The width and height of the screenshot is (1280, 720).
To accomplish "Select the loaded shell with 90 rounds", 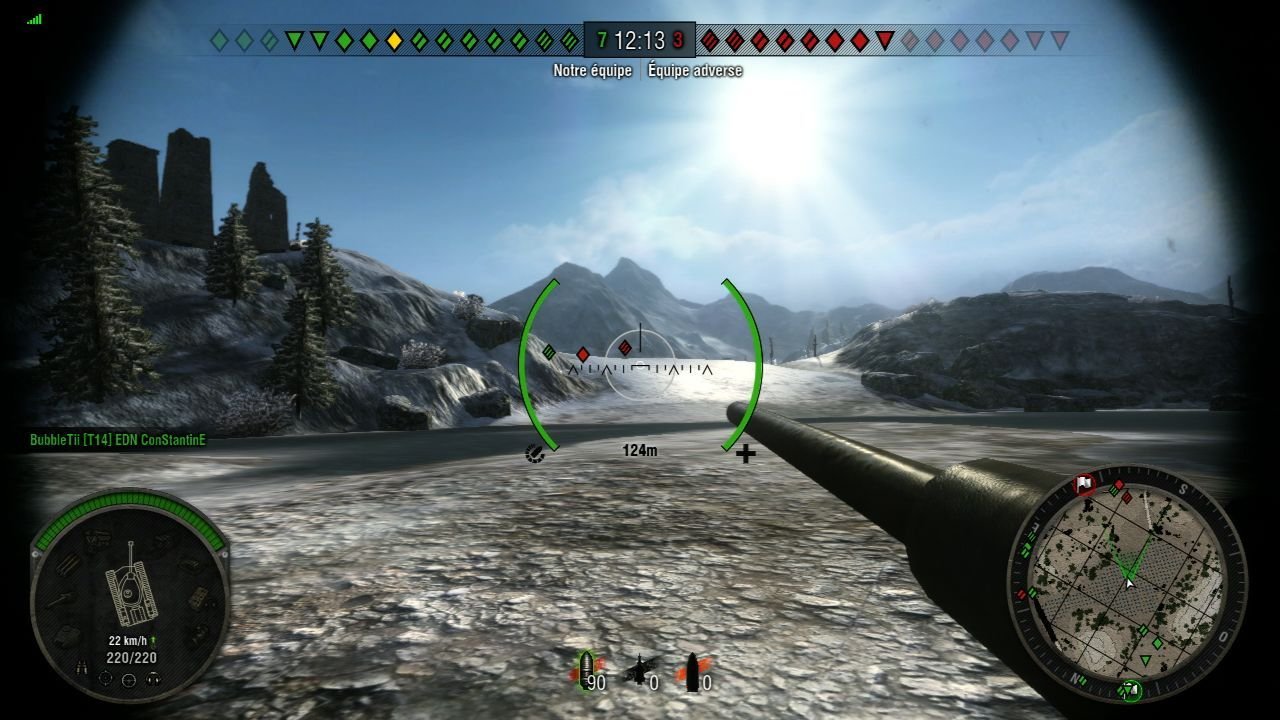I will [x=586, y=672].
